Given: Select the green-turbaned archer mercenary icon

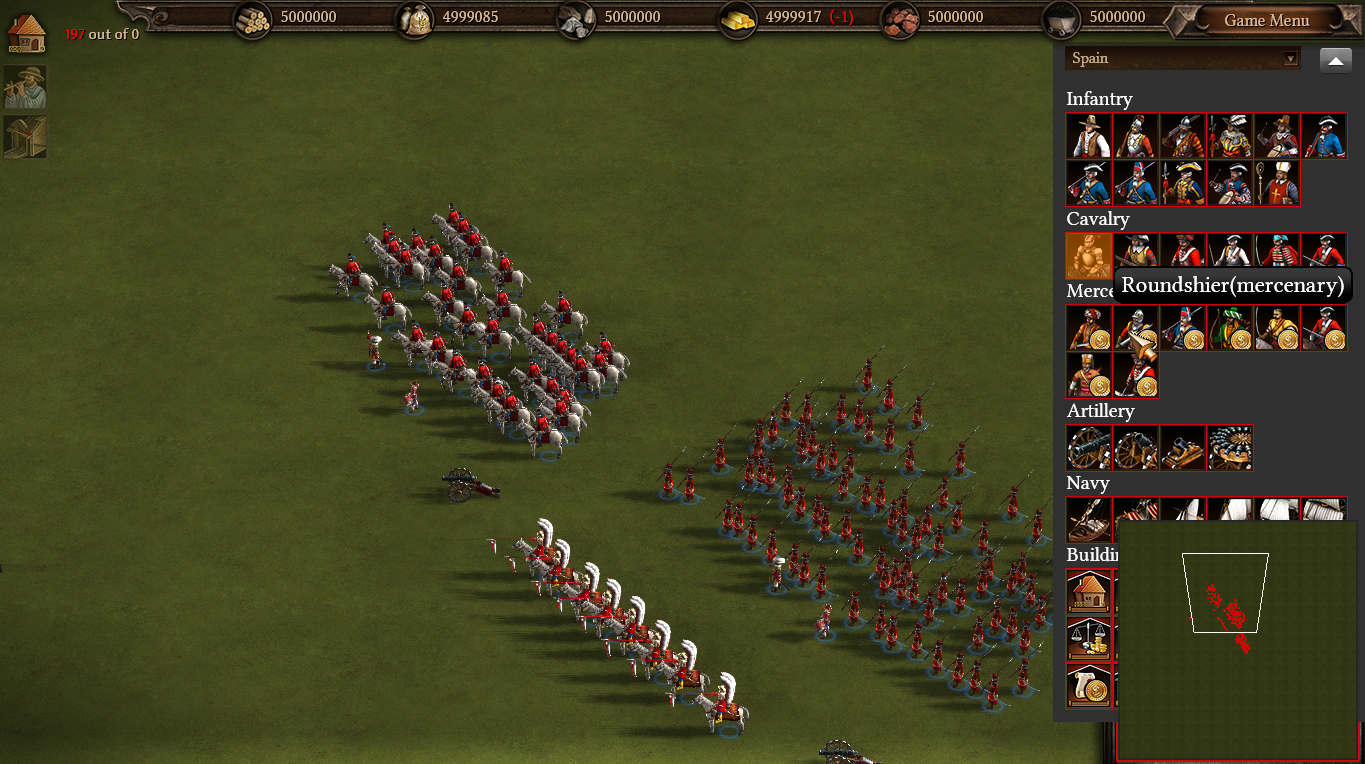Looking at the screenshot, I should 1230,328.
